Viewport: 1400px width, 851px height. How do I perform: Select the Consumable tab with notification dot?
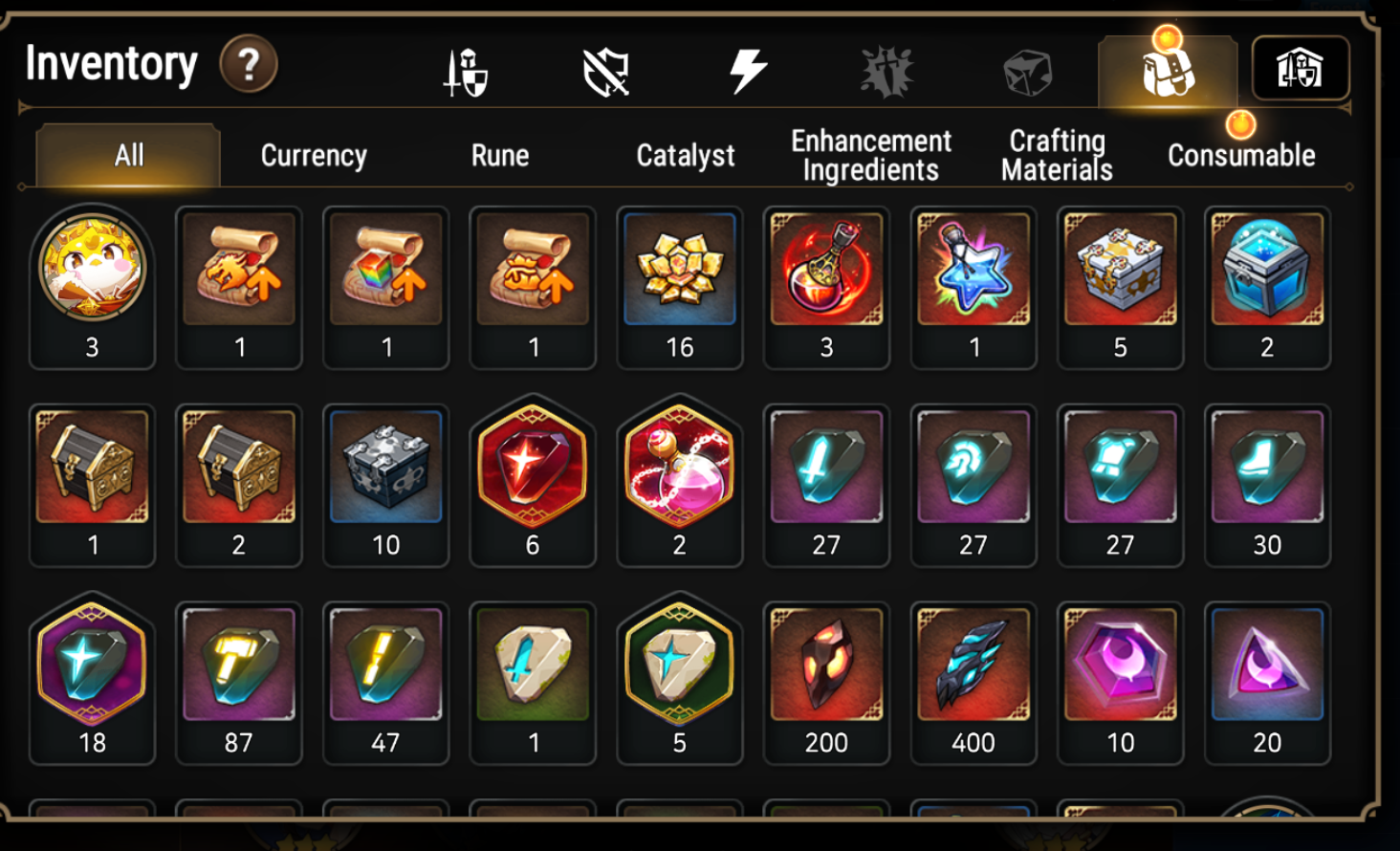pyautogui.click(x=1240, y=155)
